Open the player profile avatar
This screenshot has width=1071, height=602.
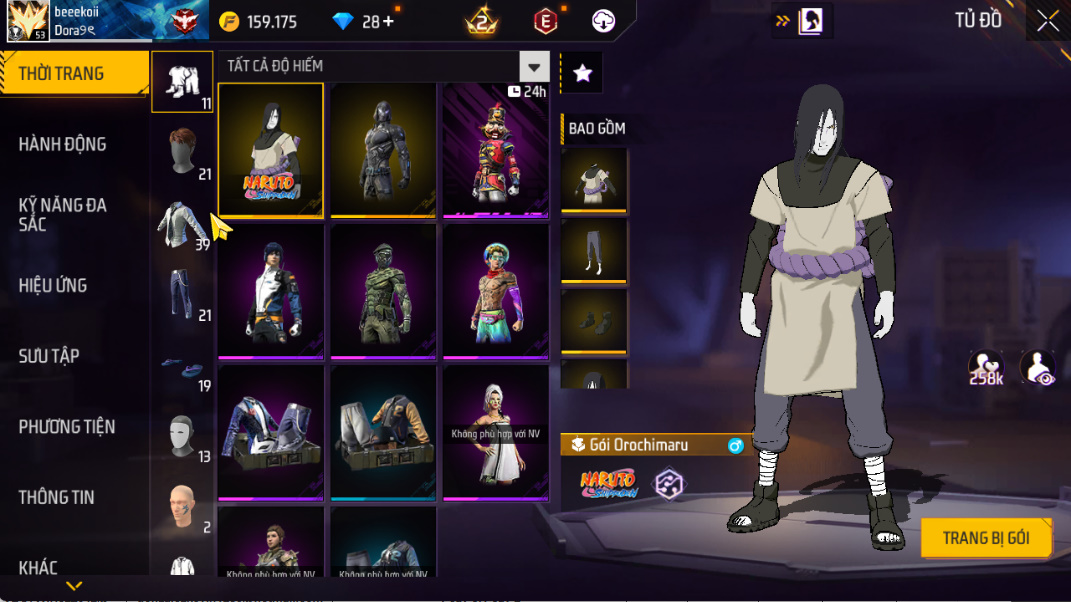point(28,20)
